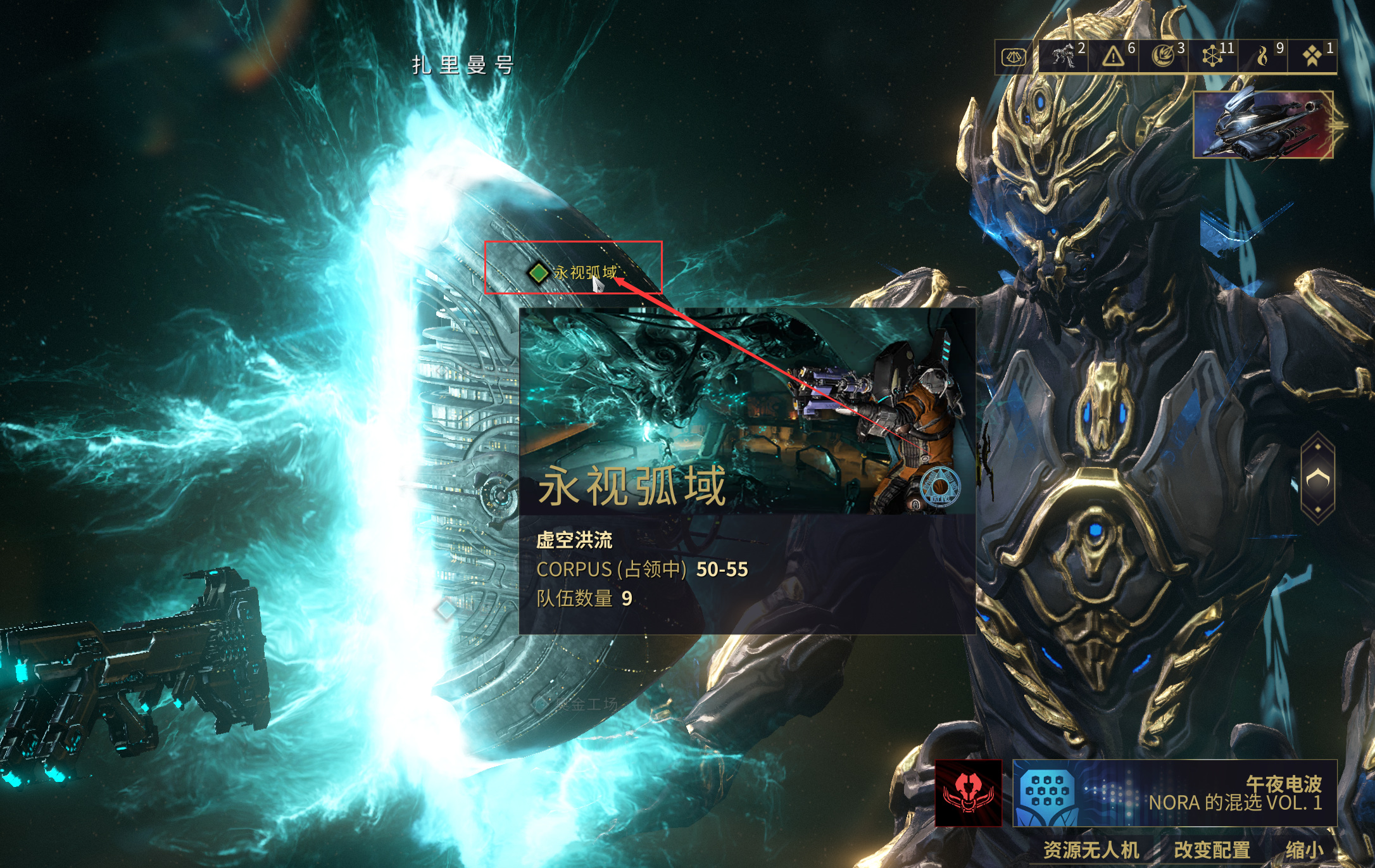Screen dimensions: 1375x868
Task: Toggle the leftmost world-state panel icon
Action: pos(1014,57)
